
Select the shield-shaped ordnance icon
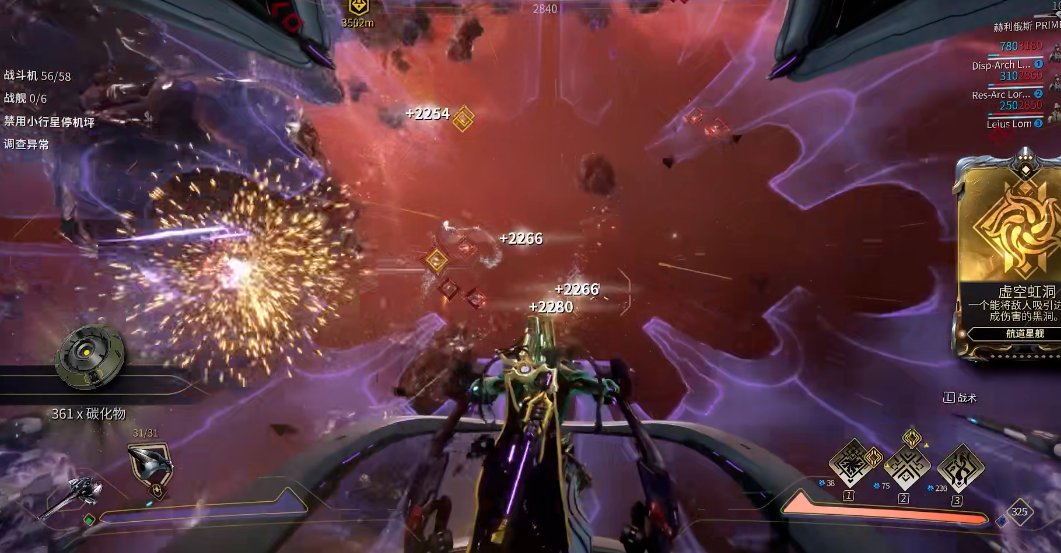148,465
